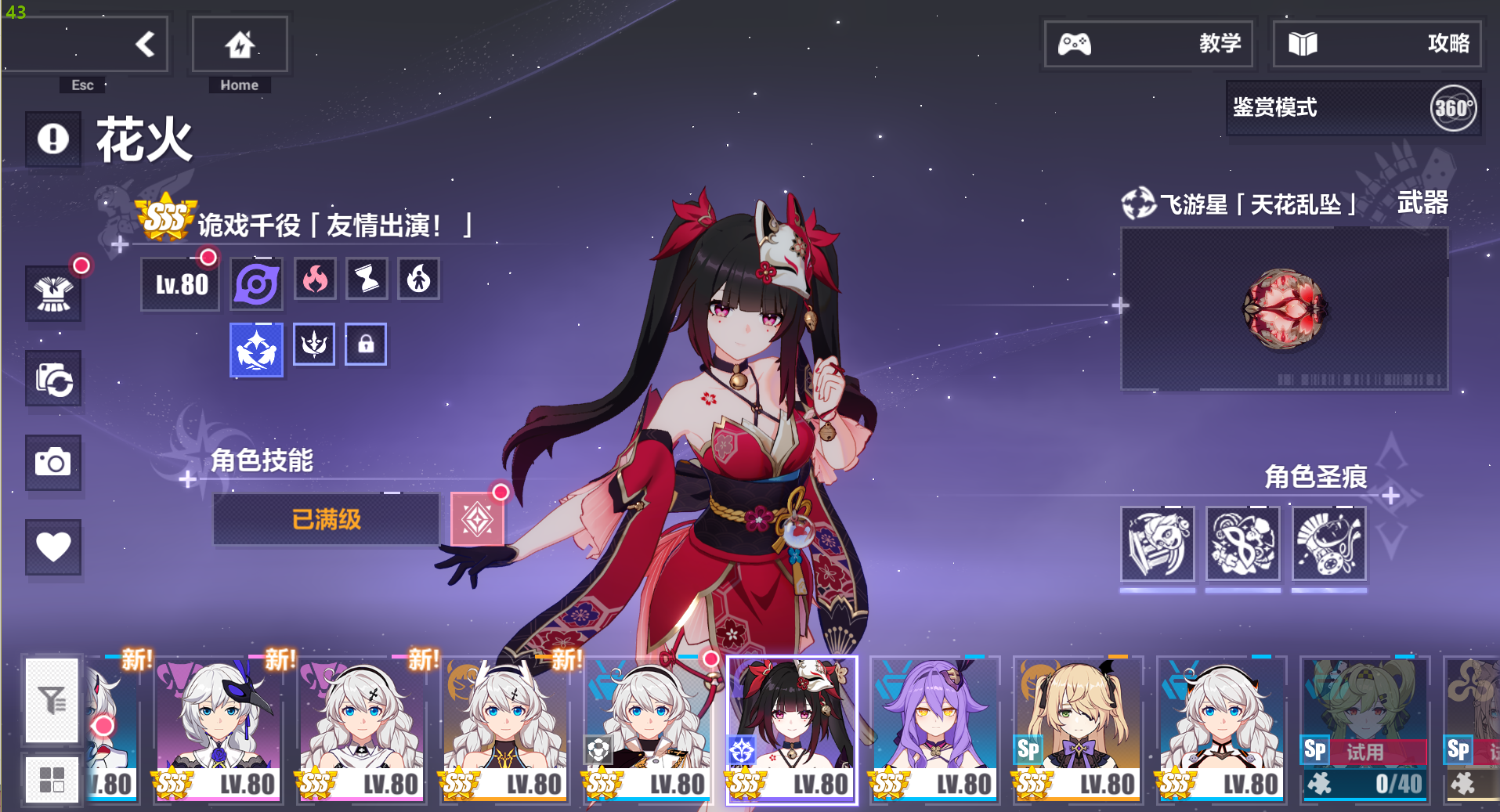Image resolution: width=1500 pixels, height=812 pixels.
Task: Switch to the 教学 tutorial tab
Action: coord(1148,44)
